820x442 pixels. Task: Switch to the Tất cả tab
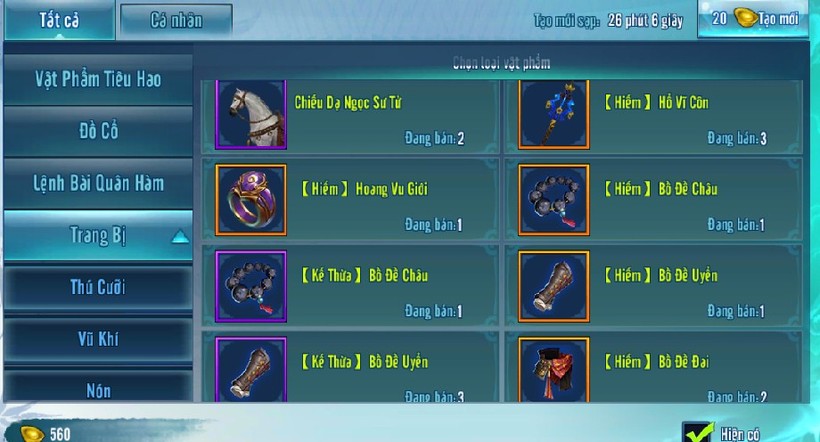coord(59,20)
